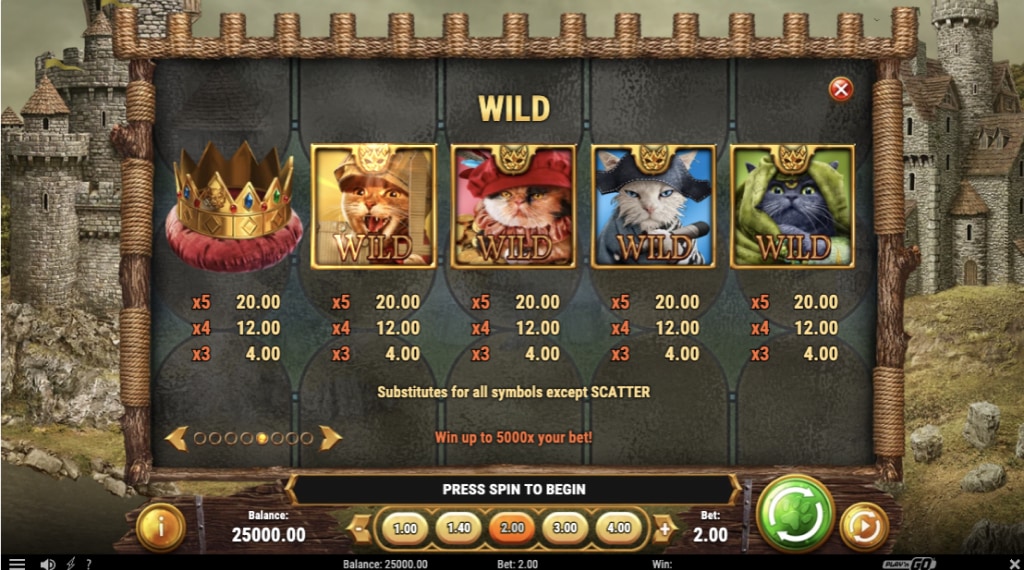Image resolution: width=1024 pixels, height=570 pixels.
Task: Spin the reels with the green button
Action: tap(796, 514)
